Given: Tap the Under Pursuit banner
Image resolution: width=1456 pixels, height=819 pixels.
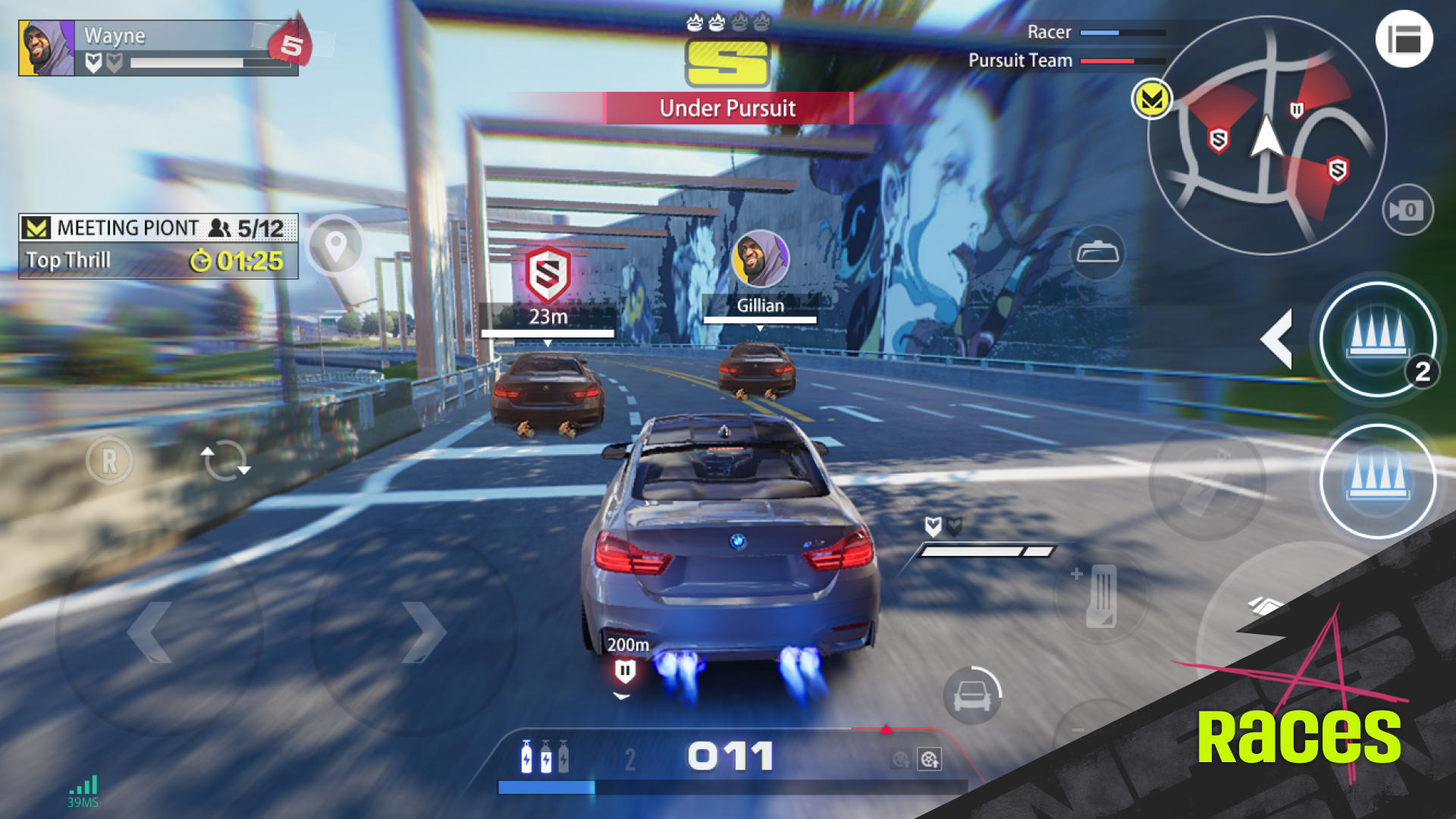Looking at the screenshot, I should coord(726,108).
